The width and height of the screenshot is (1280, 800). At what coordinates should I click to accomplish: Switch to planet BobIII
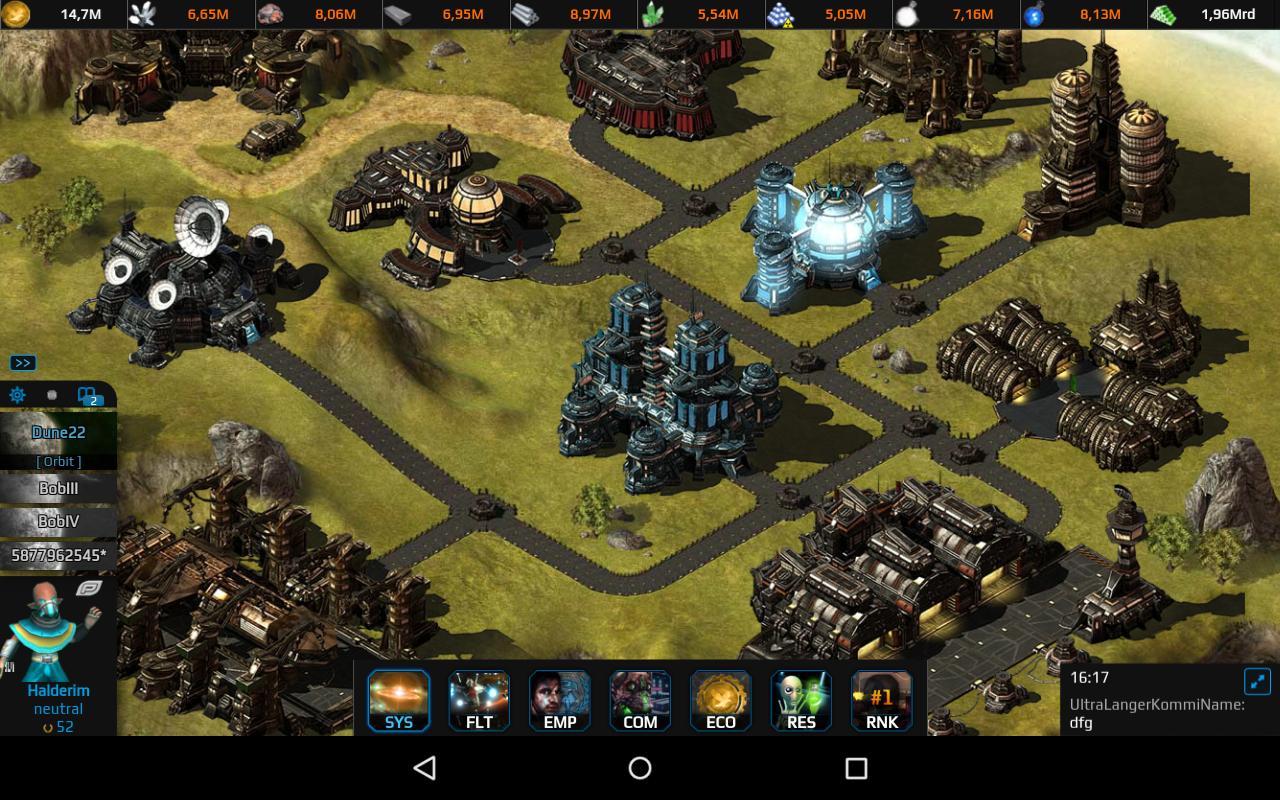[58, 489]
